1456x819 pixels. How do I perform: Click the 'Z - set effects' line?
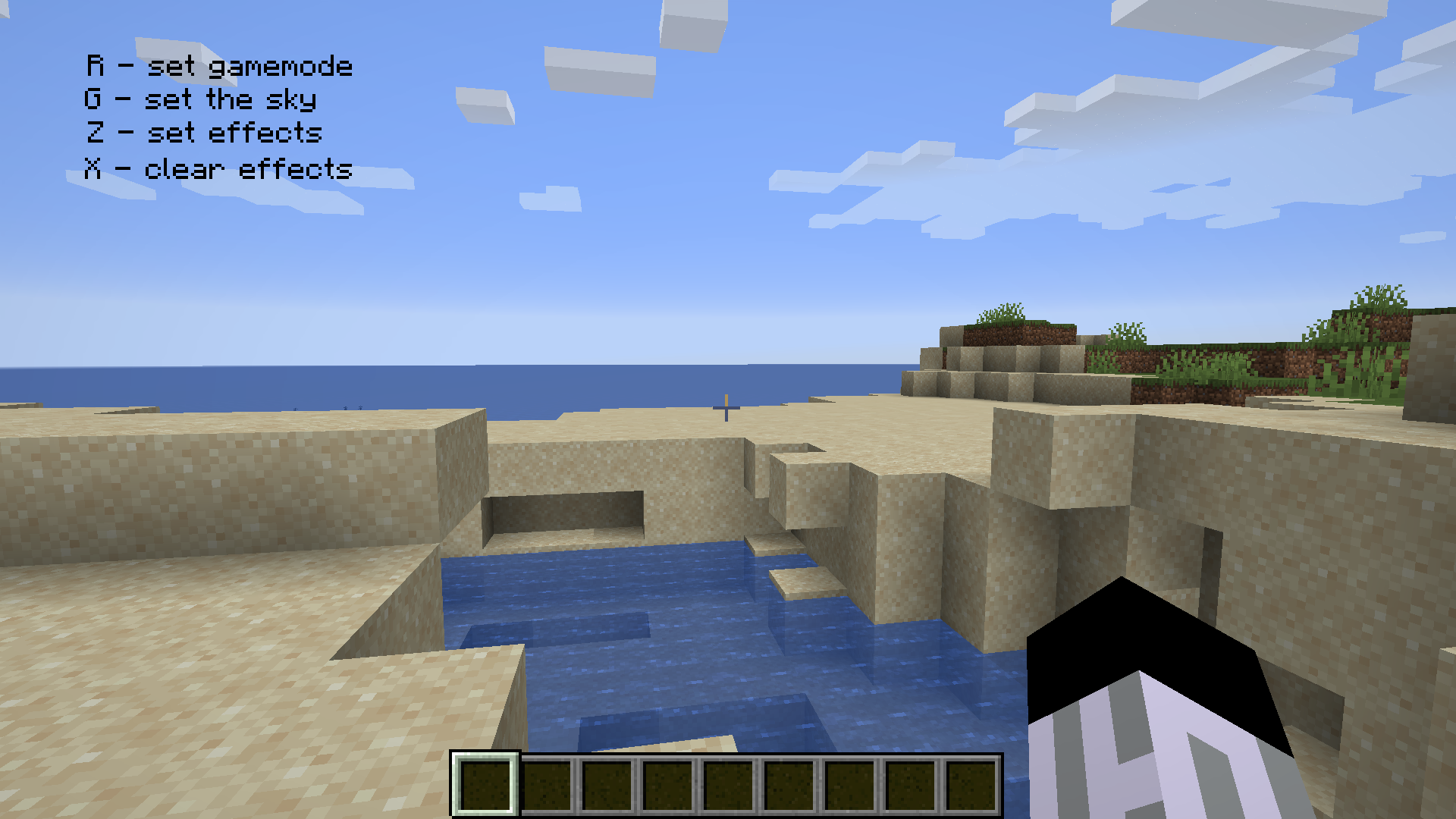pos(205,133)
